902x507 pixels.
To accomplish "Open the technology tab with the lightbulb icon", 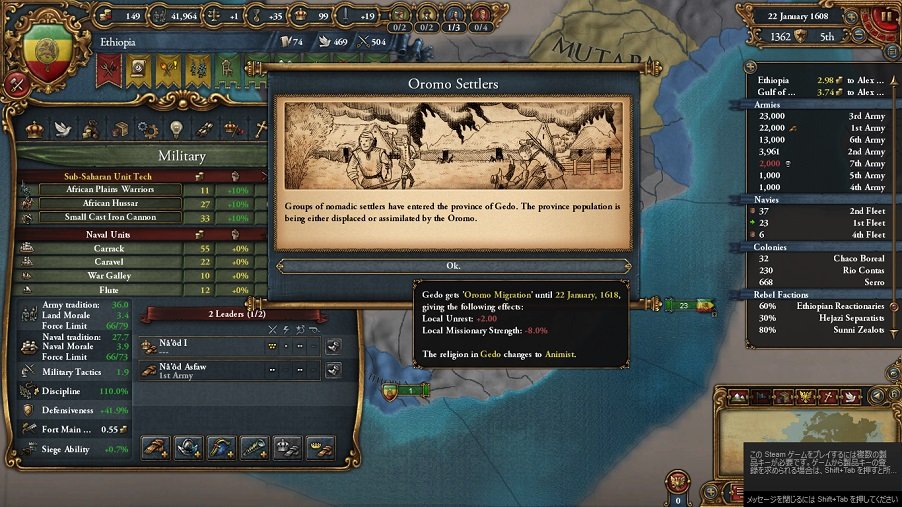I will [176, 129].
